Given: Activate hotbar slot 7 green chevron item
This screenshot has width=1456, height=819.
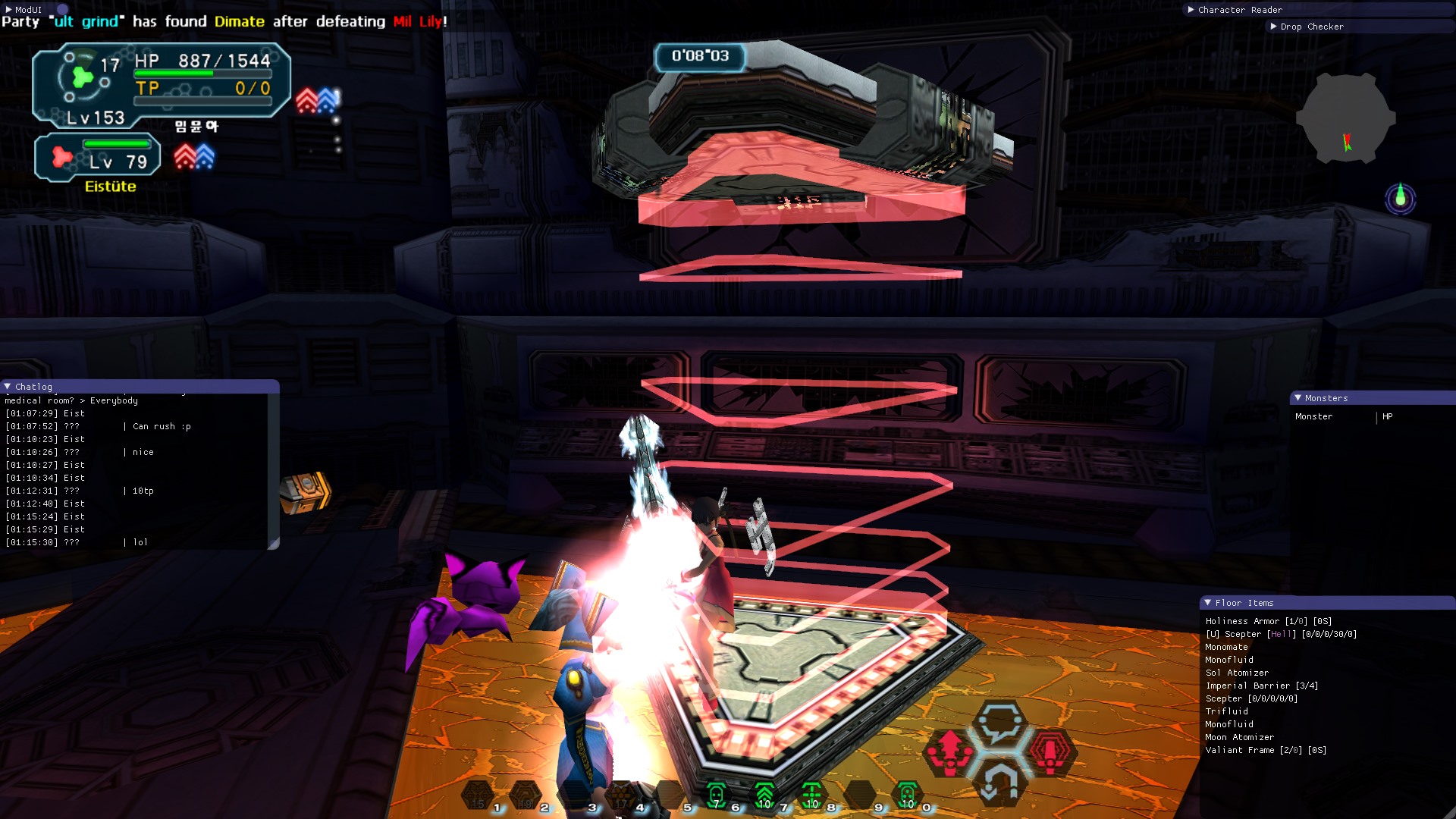Looking at the screenshot, I should click(764, 795).
